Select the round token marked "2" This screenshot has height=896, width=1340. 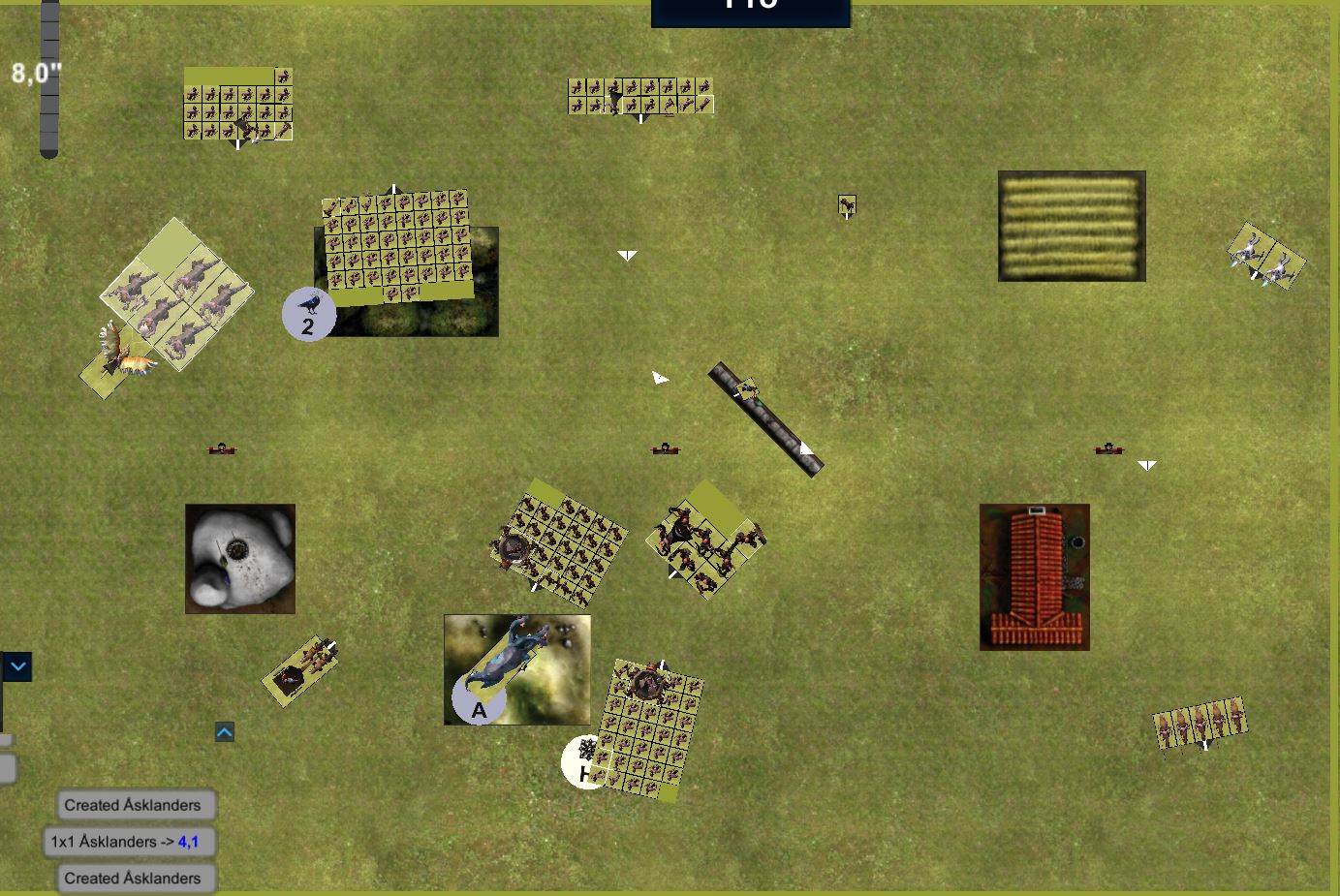308,315
